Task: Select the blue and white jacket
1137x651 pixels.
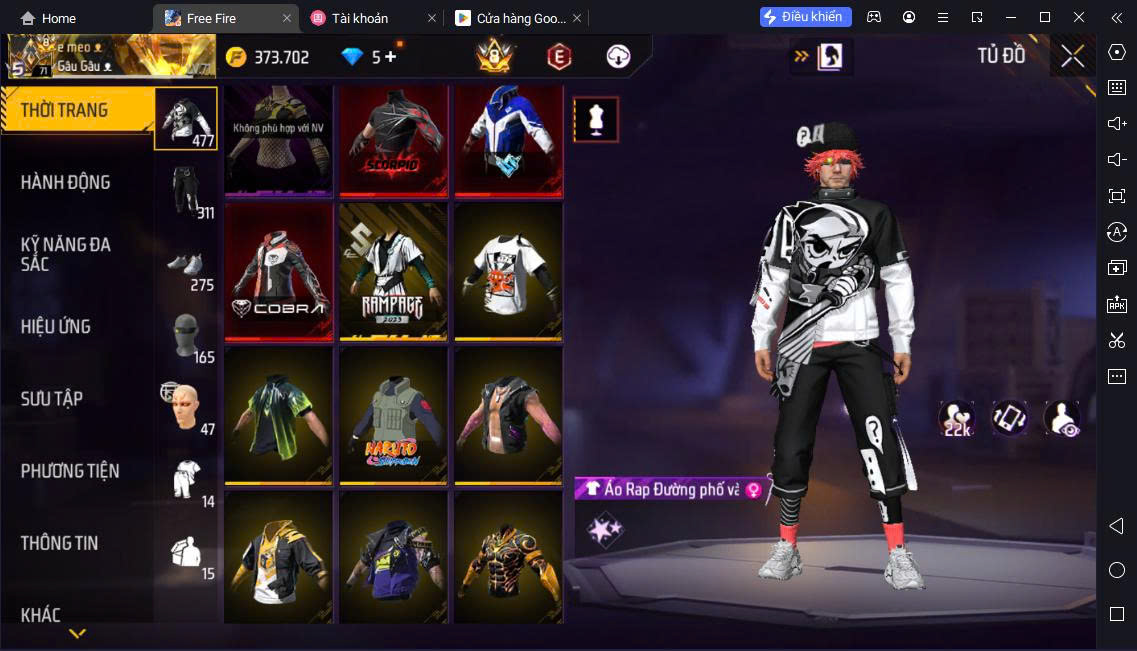Action: [x=508, y=140]
